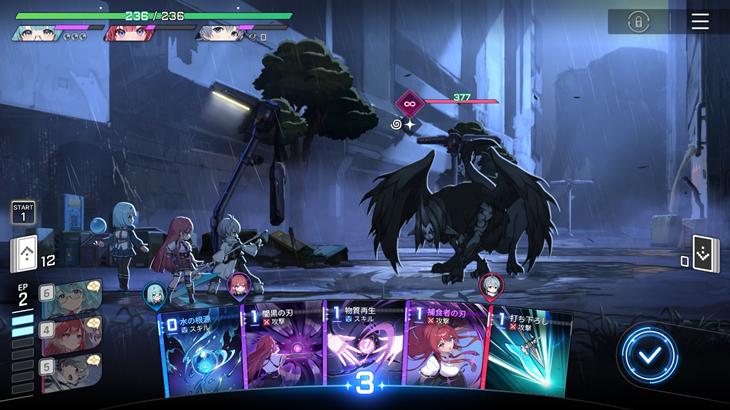Select the 打ち下ろし attack card
Image resolution: width=730 pixels, height=410 pixels.
tap(528, 355)
